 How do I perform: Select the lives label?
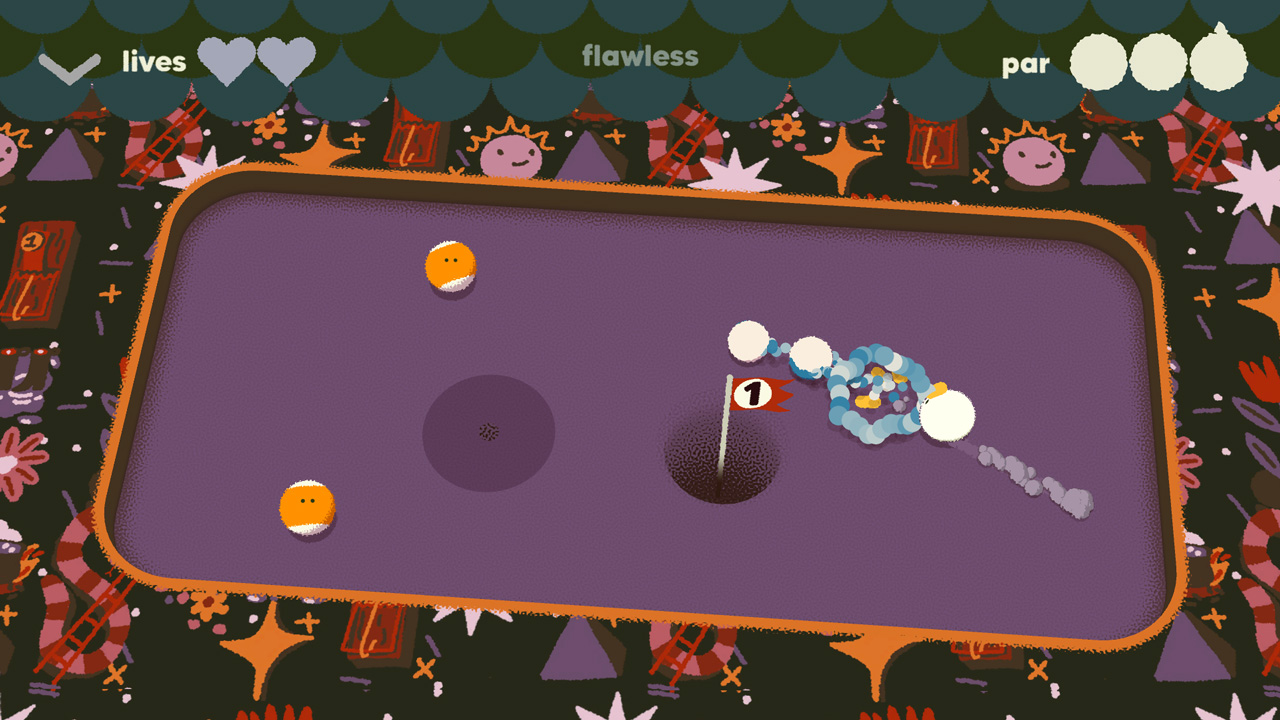point(155,62)
